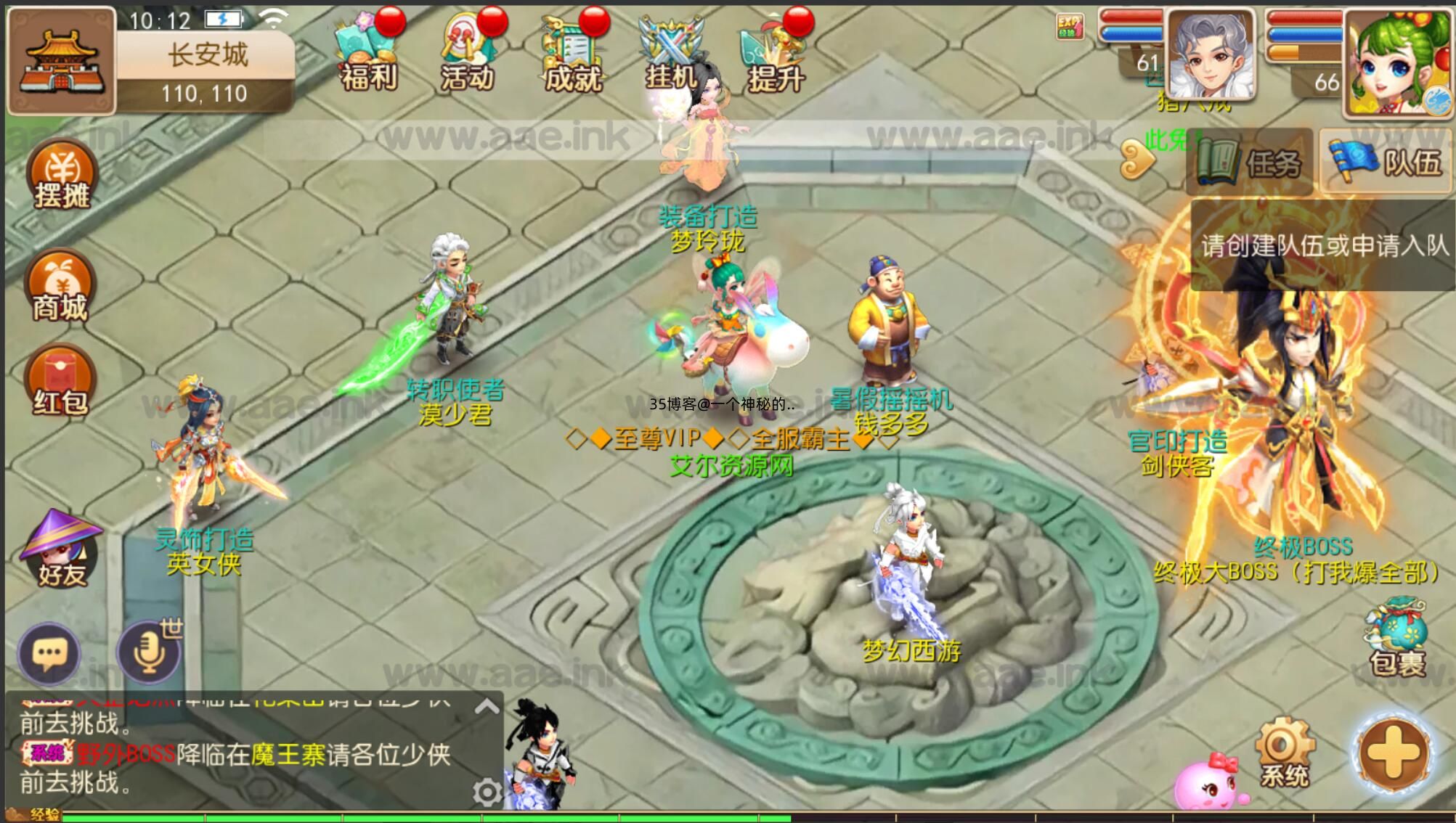The width and height of the screenshot is (1456, 823).
Task: Open the 长安城 map icon
Action: (x=61, y=62)
